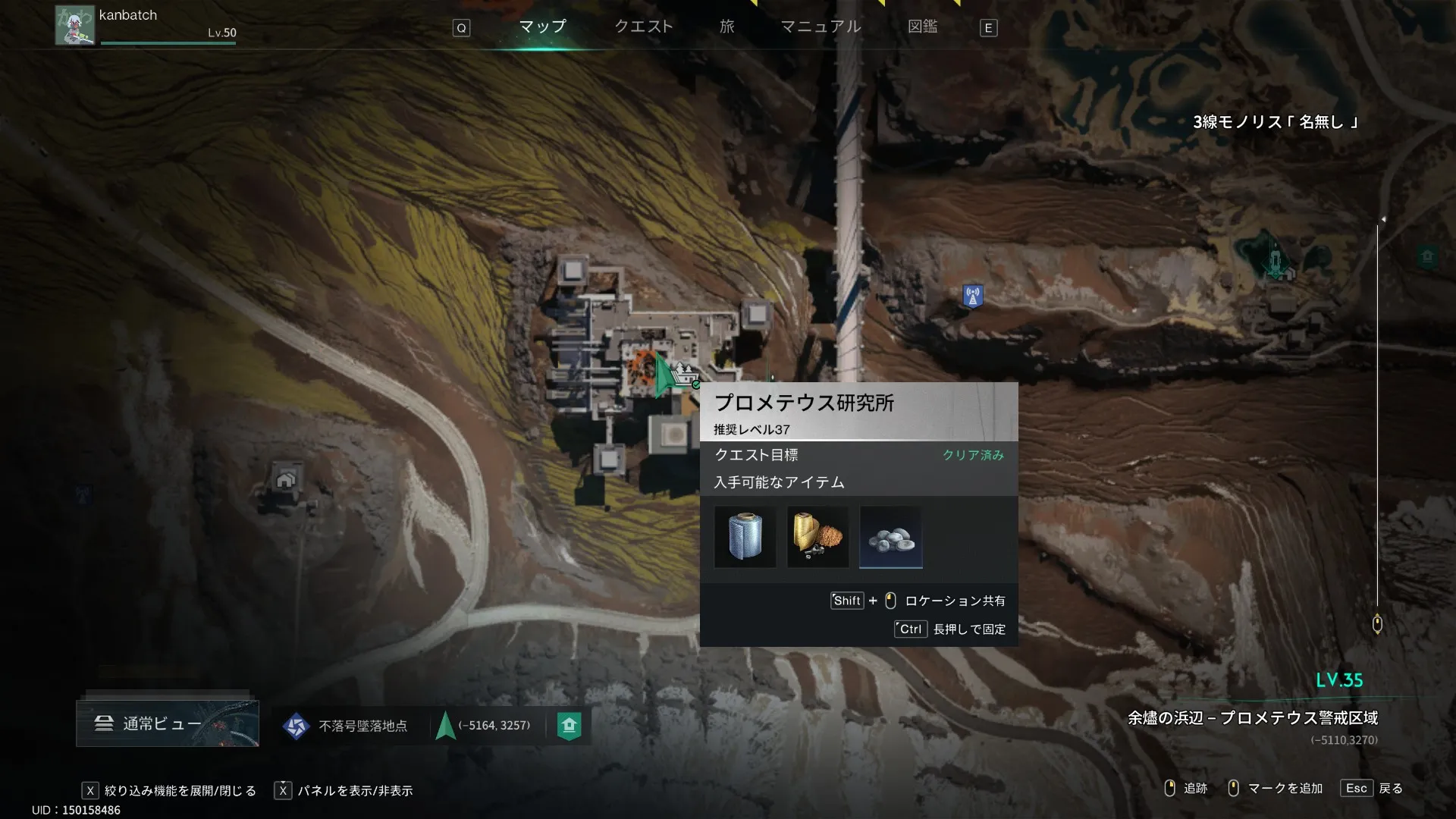
Task: Open the マニュアル tab
Action: coord(821,27)
